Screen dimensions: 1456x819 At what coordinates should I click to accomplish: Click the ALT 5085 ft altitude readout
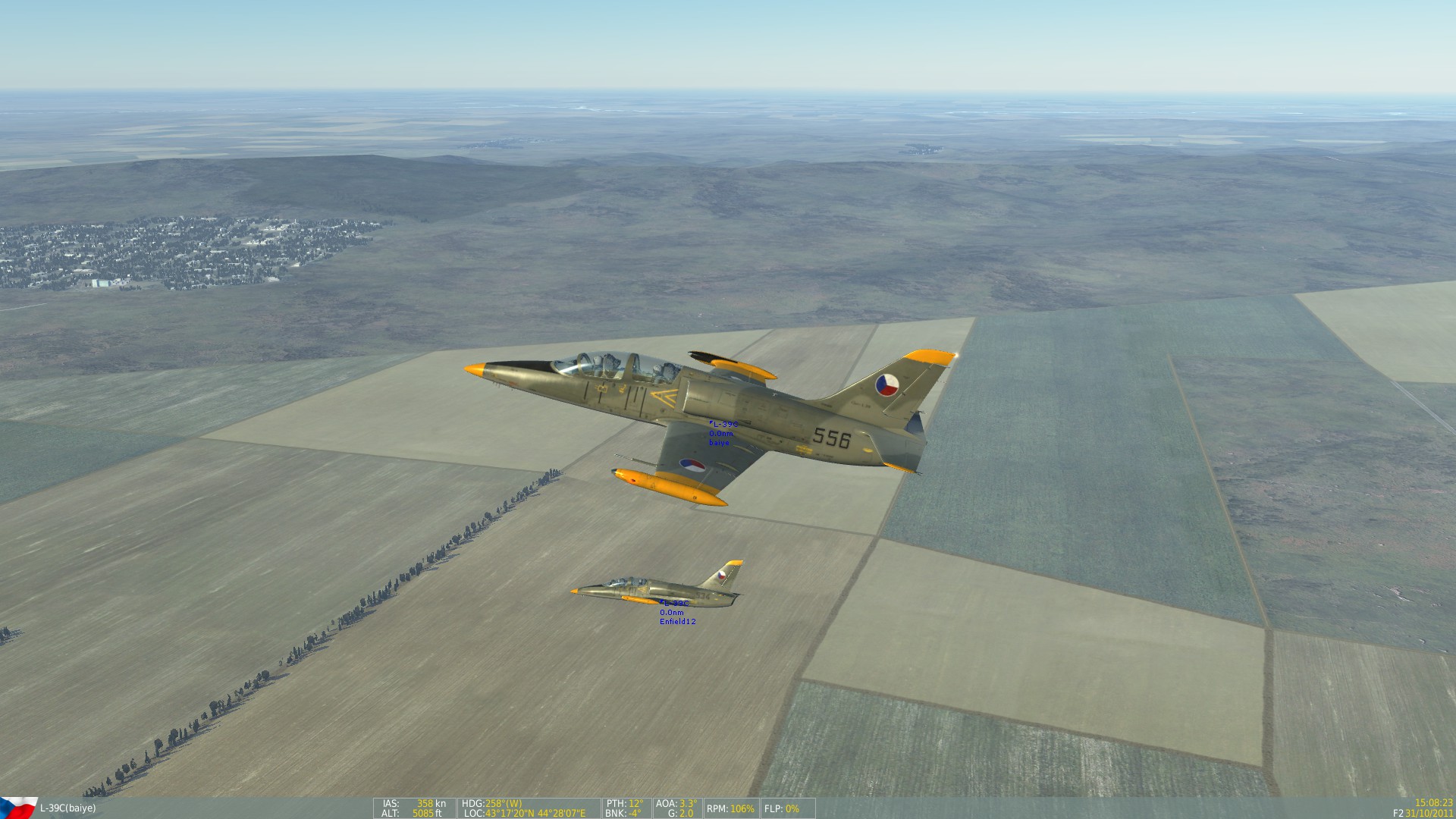(x=413, y=813)
